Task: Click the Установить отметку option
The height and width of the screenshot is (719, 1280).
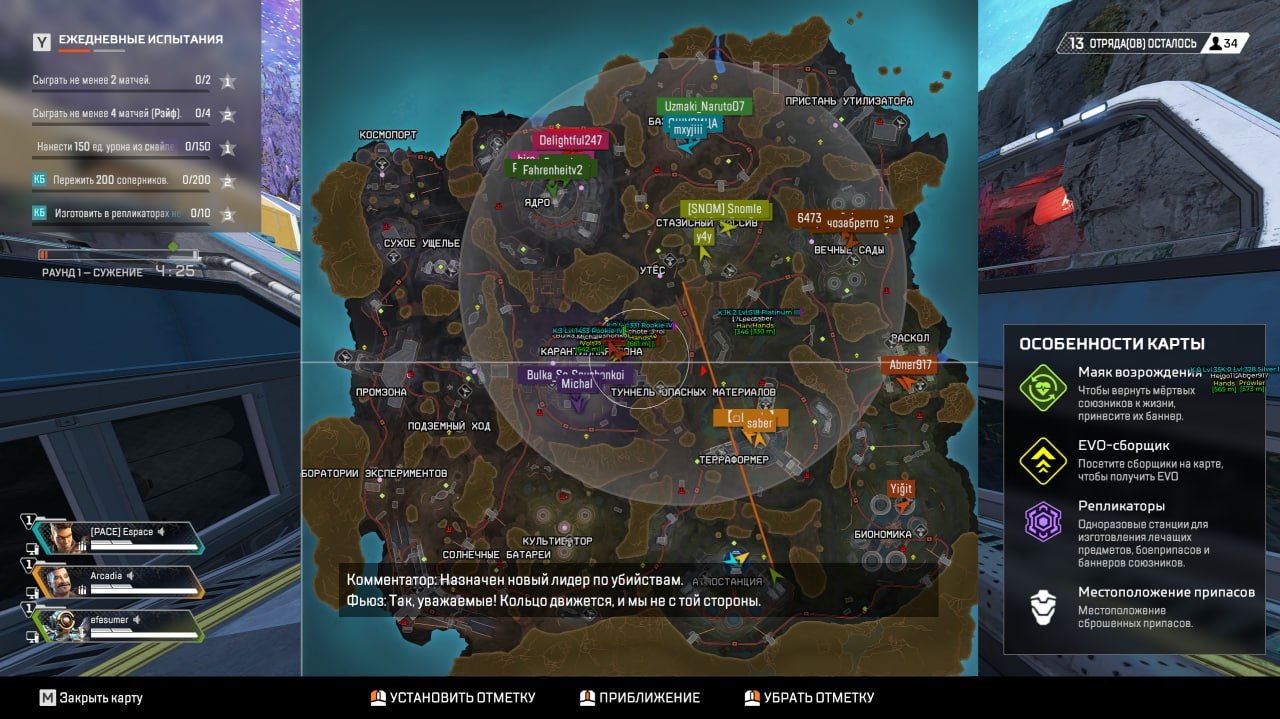Action: (x=453, y=698)
